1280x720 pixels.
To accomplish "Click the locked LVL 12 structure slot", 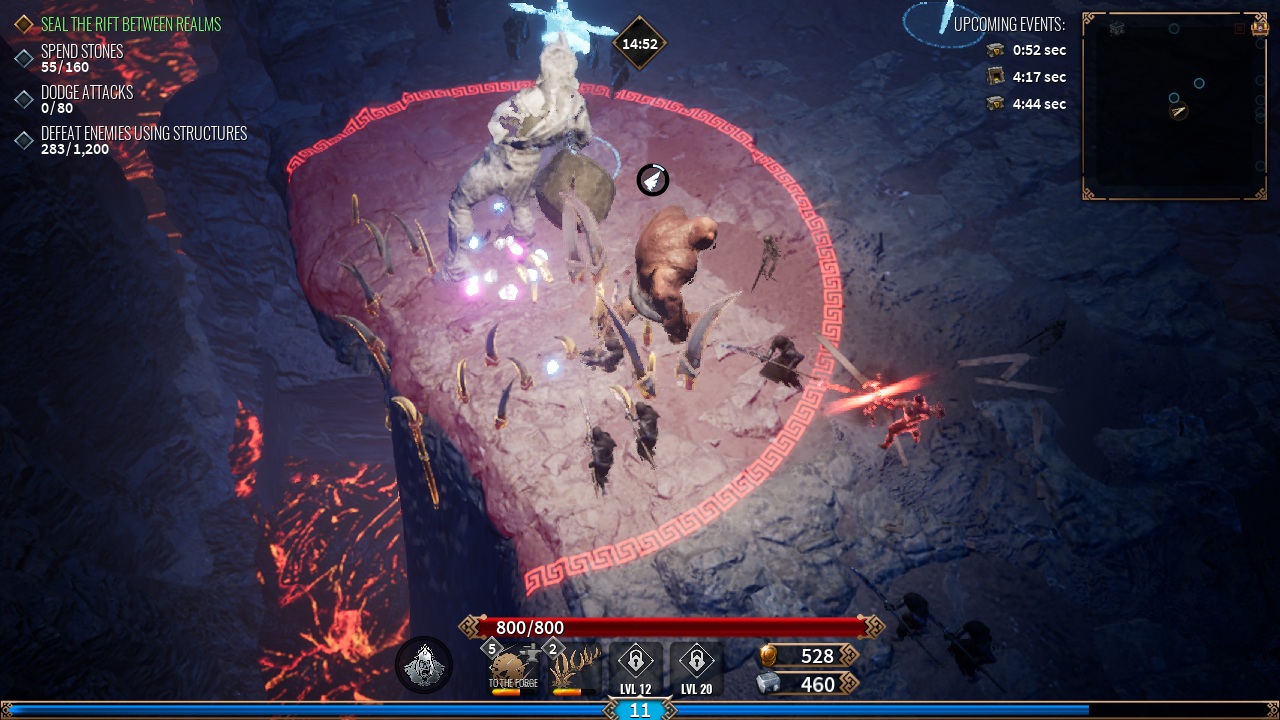I will click(636, 663).
